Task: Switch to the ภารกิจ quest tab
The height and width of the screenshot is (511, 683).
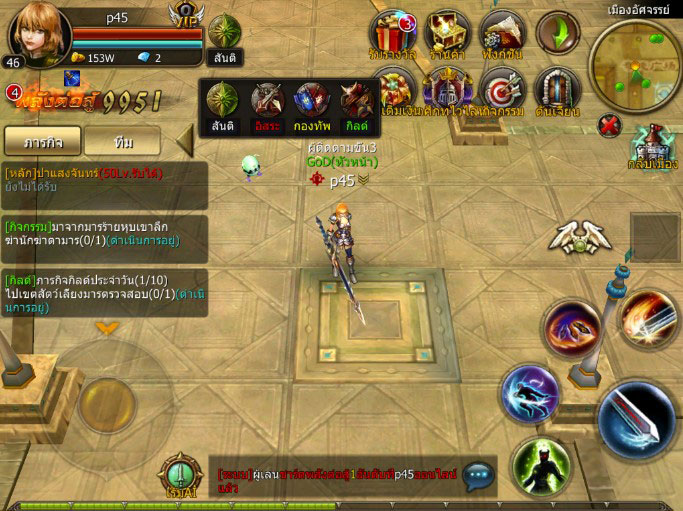Action: pos(40,140)
